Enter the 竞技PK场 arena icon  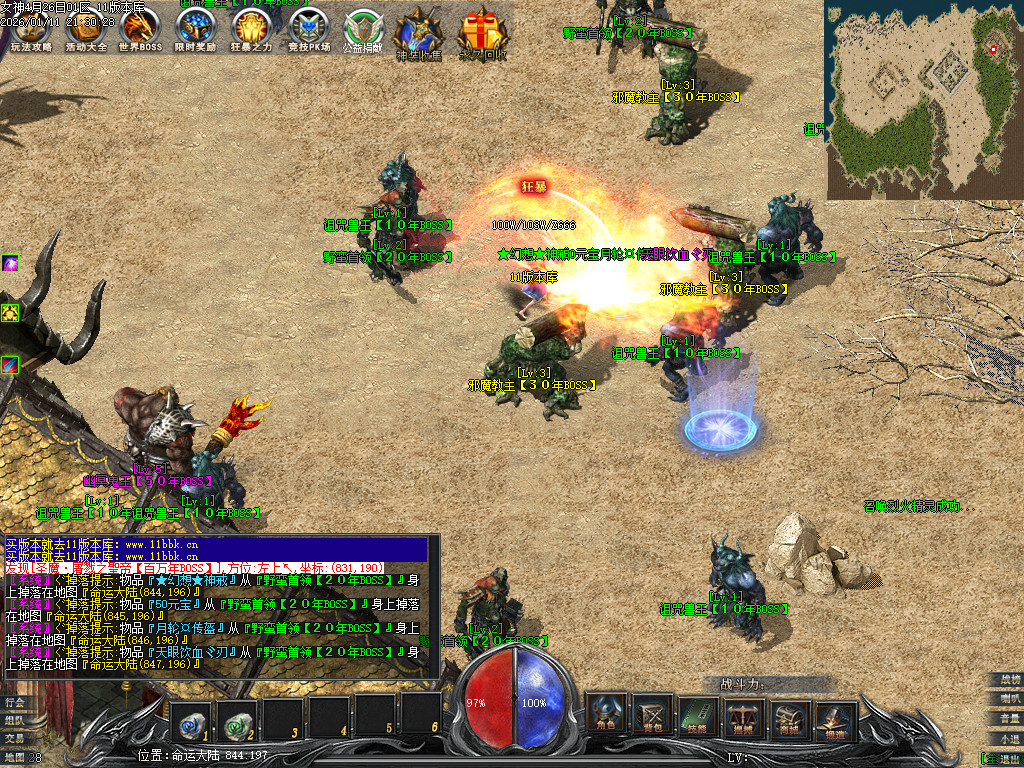(x=307, y=30)
